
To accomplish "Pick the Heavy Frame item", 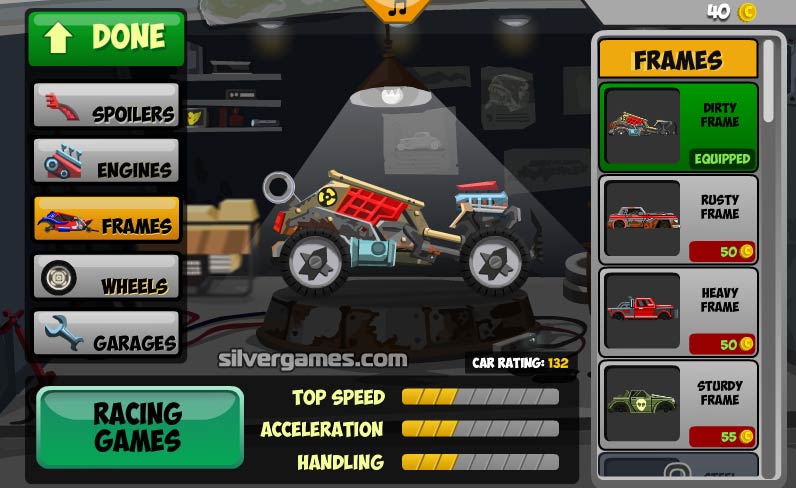I will point(678,311).
